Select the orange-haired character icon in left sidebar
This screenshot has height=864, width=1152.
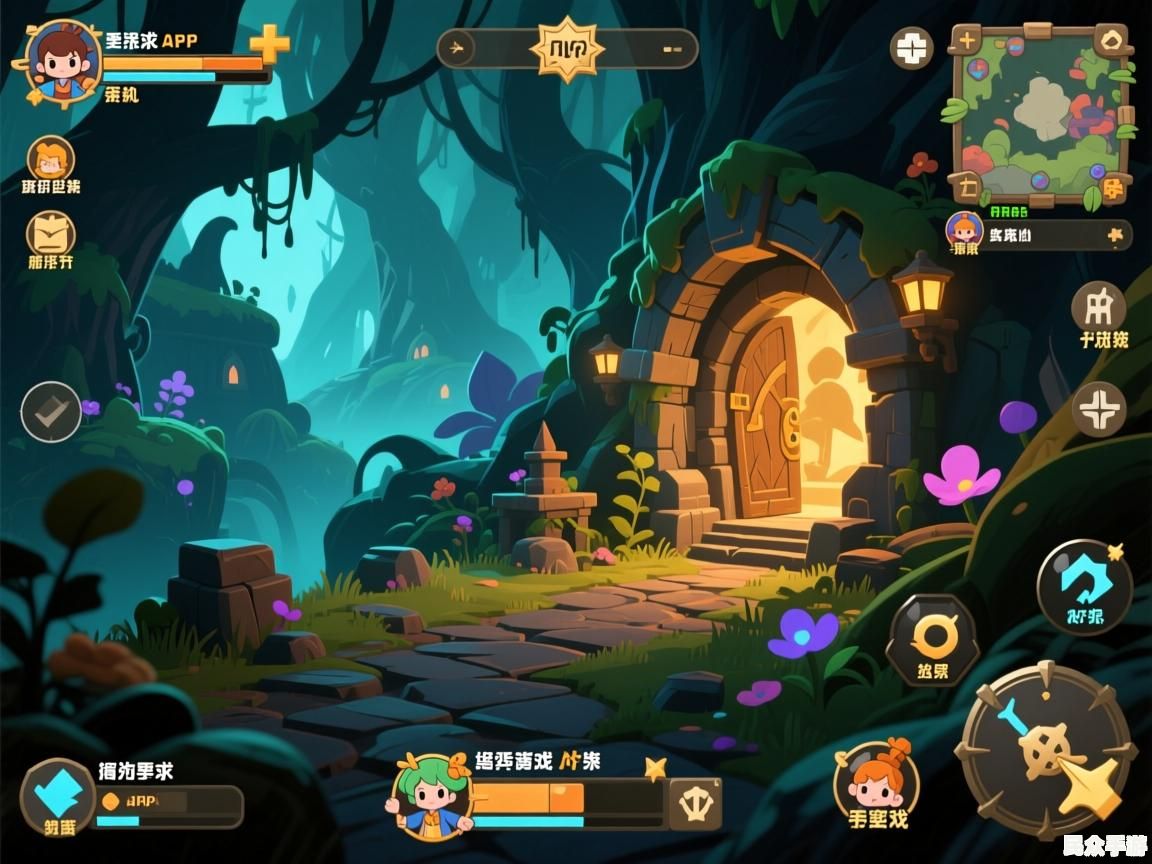pos(50,159)
